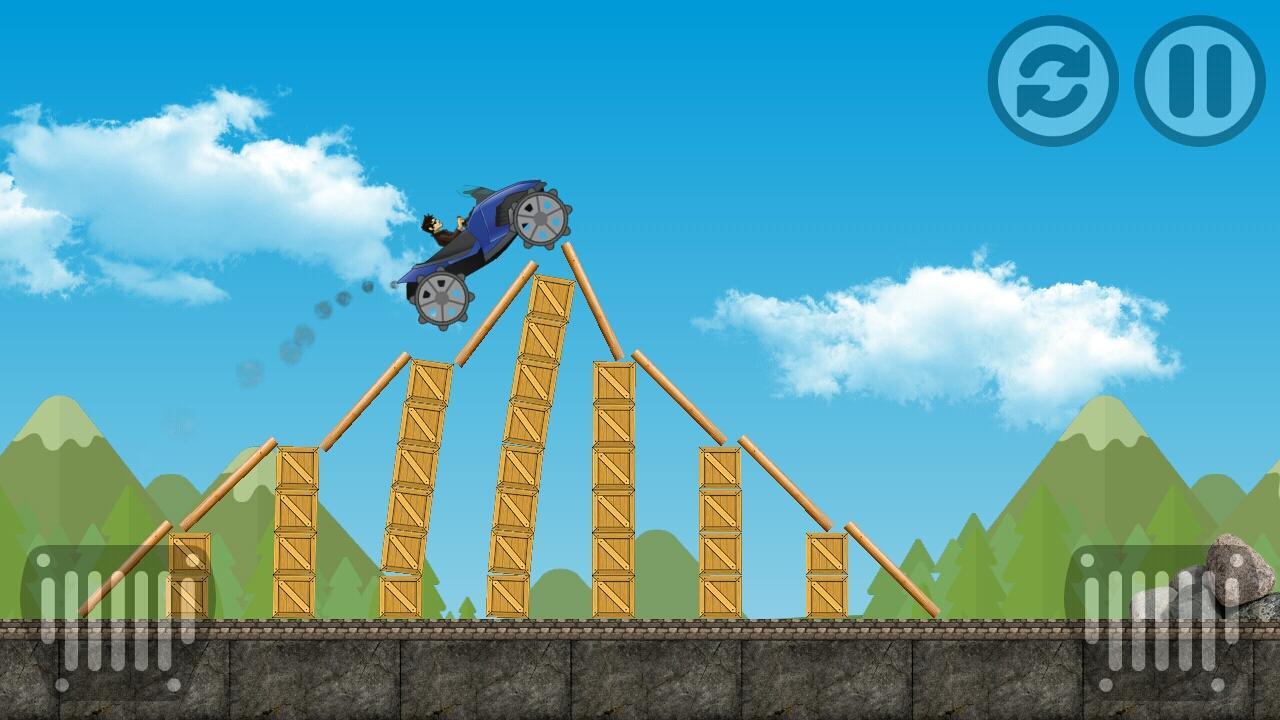Viewport: 1280px width, 720px height.
Task: Tap the driver seated in the vehicle
Action: click(437, 228)
